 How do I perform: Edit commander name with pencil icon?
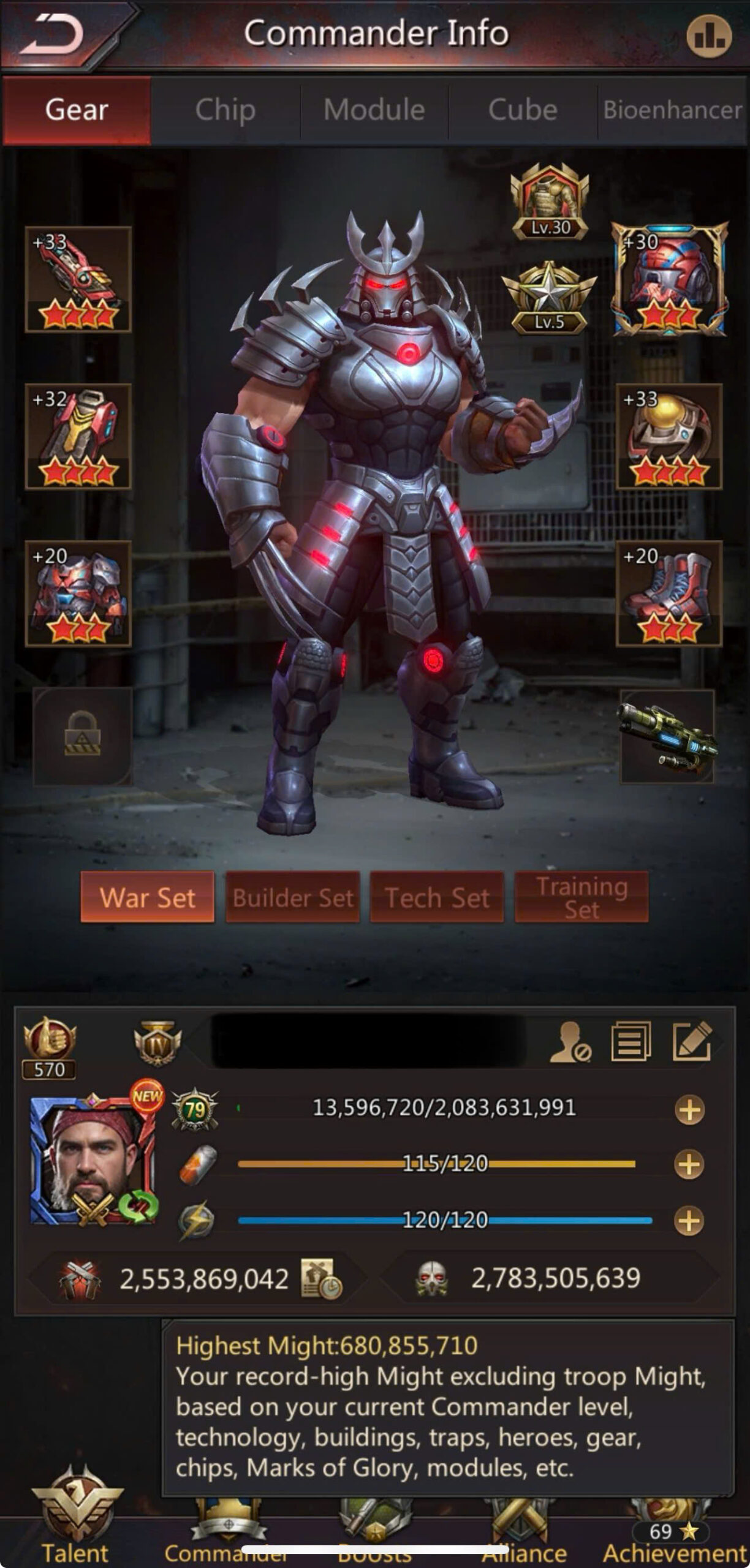(692, 1041)
